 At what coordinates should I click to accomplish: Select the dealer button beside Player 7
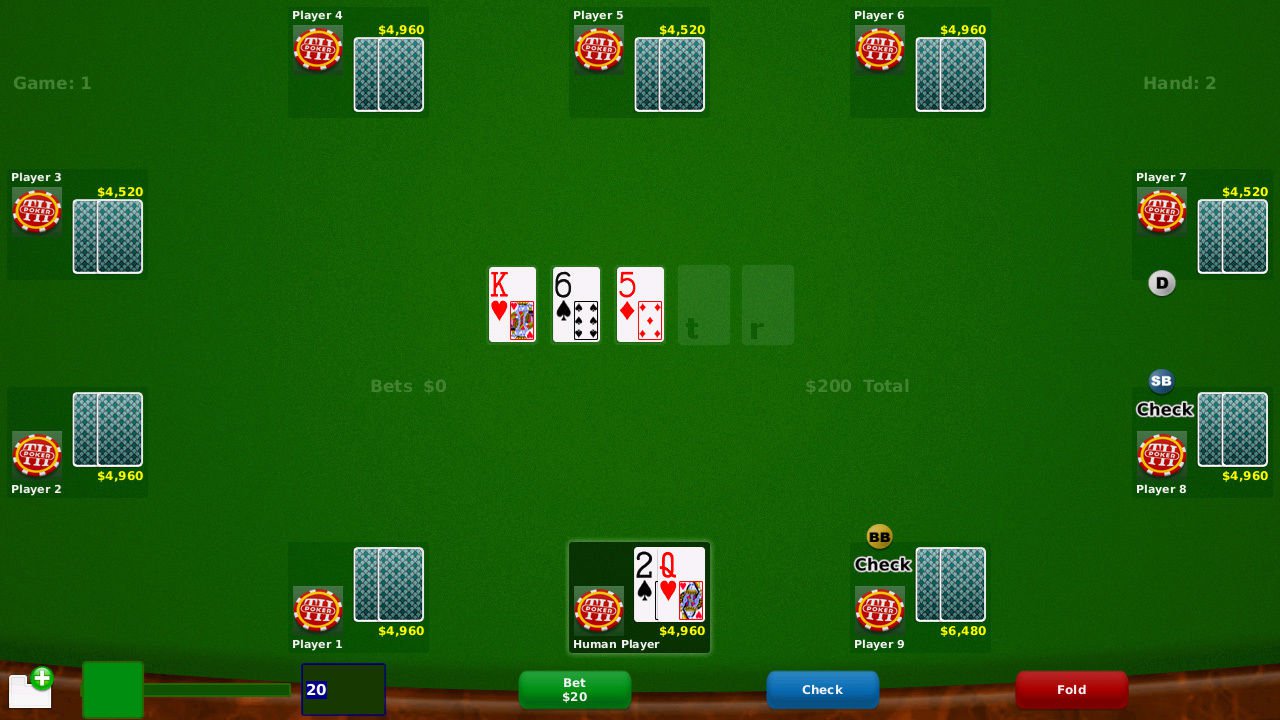(x=1162, y=283)
